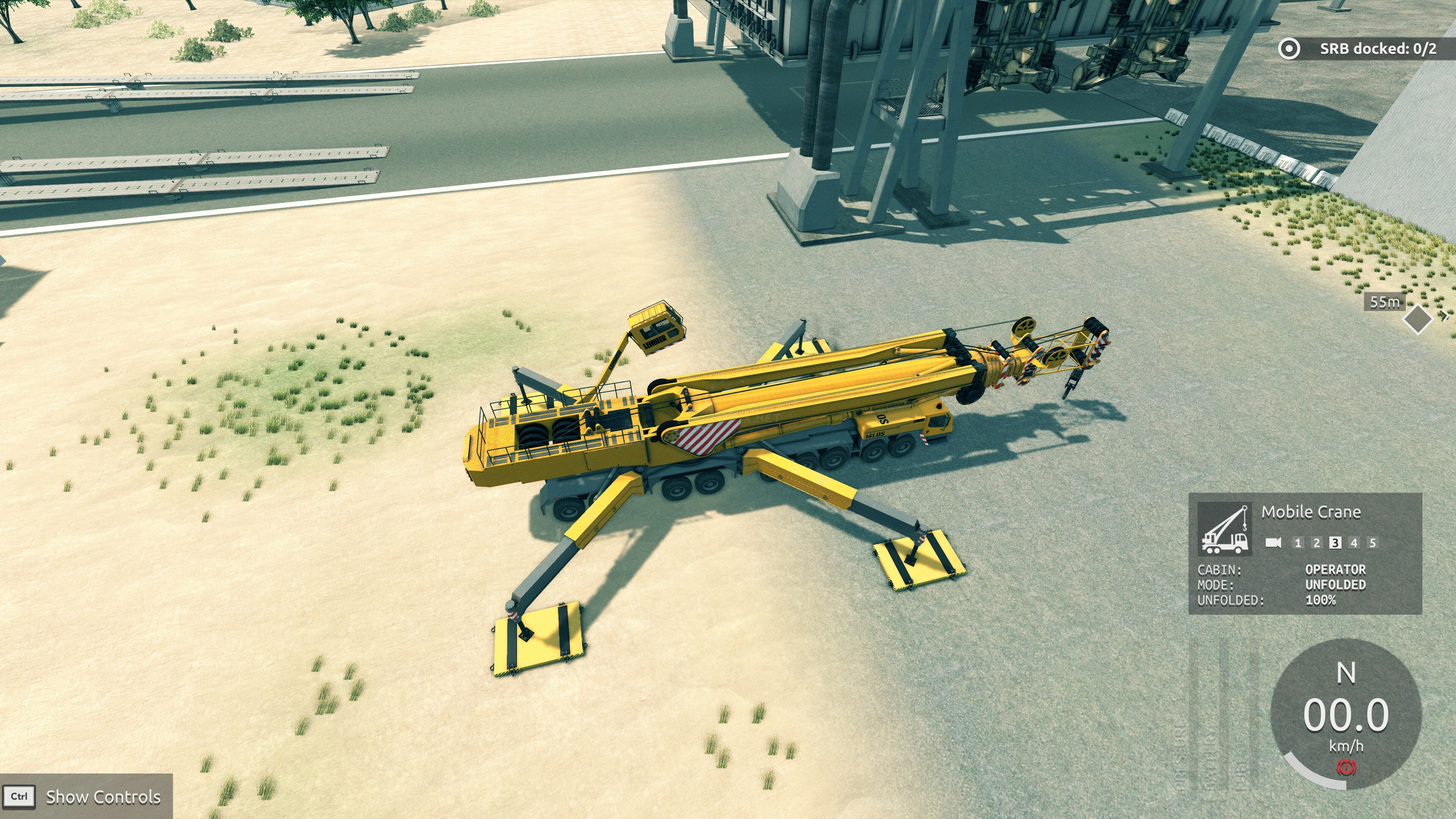
Task: Click the 55m waypoint diamond marker
Action: point(1418,319)
